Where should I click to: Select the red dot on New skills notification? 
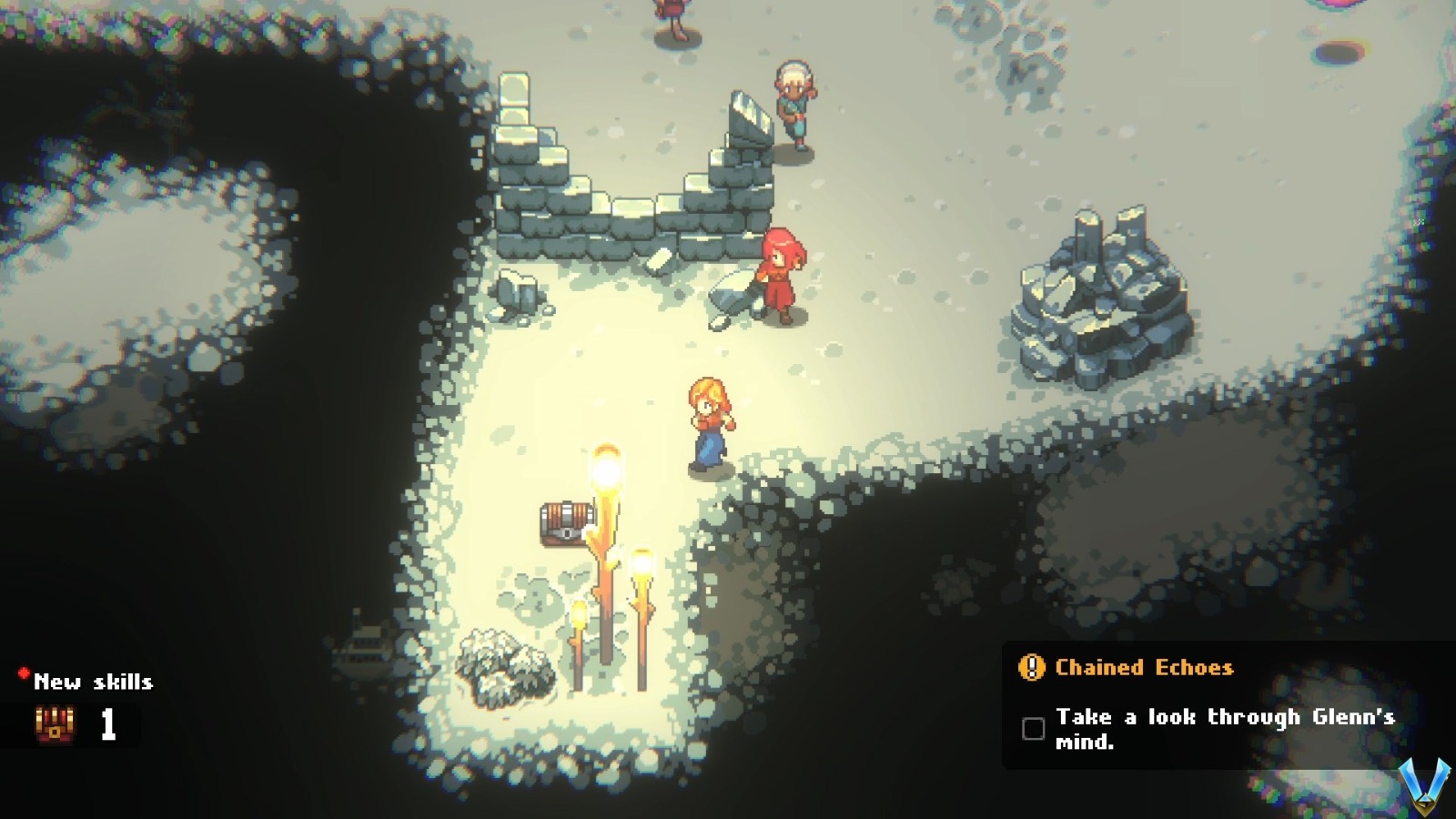click(23, 673)
